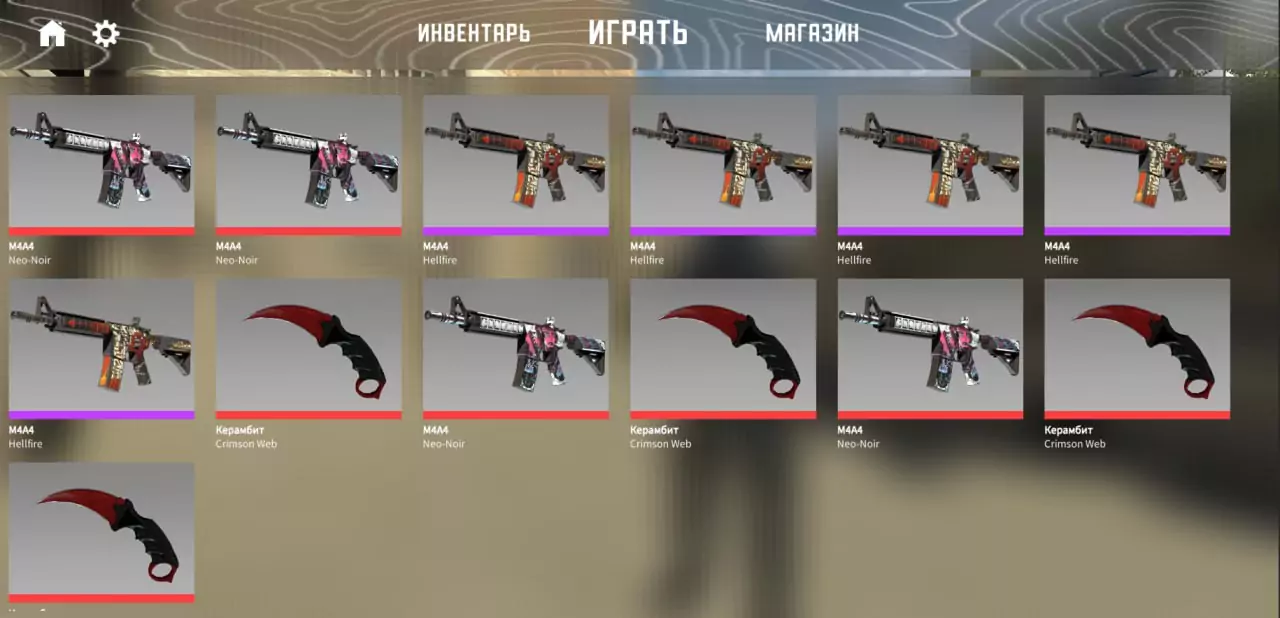Open the Магазин tab

pyautogui.click(x=812, y=33)
